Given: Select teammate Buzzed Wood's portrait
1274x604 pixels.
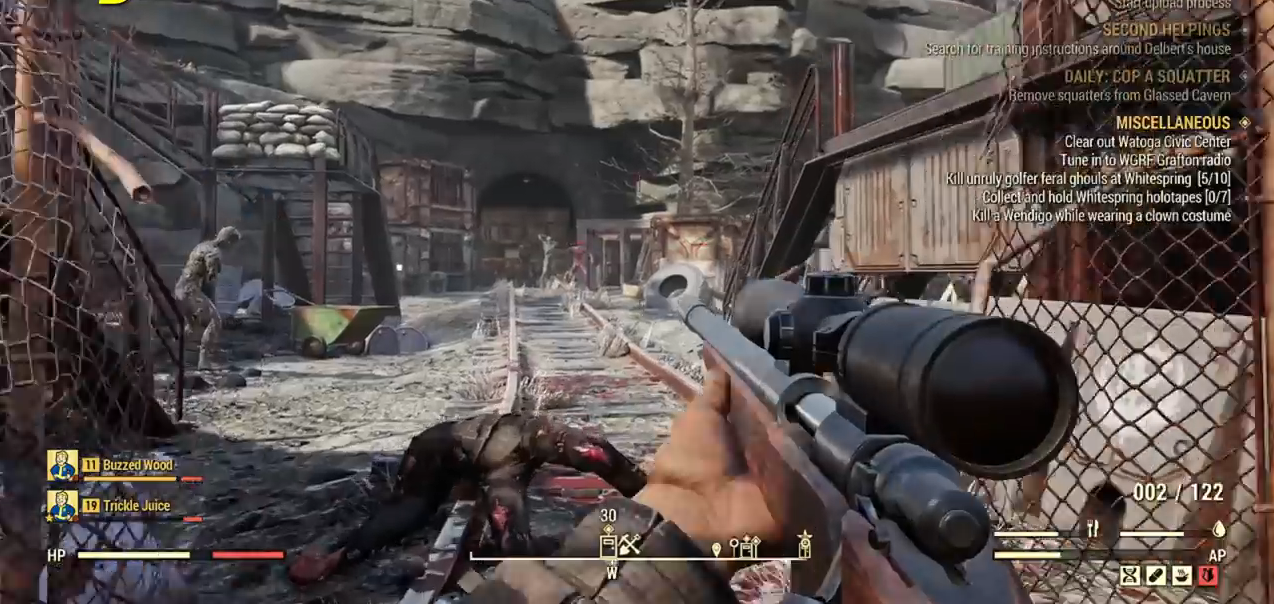Looking at the screenshot, I should (x=63, y=465).
